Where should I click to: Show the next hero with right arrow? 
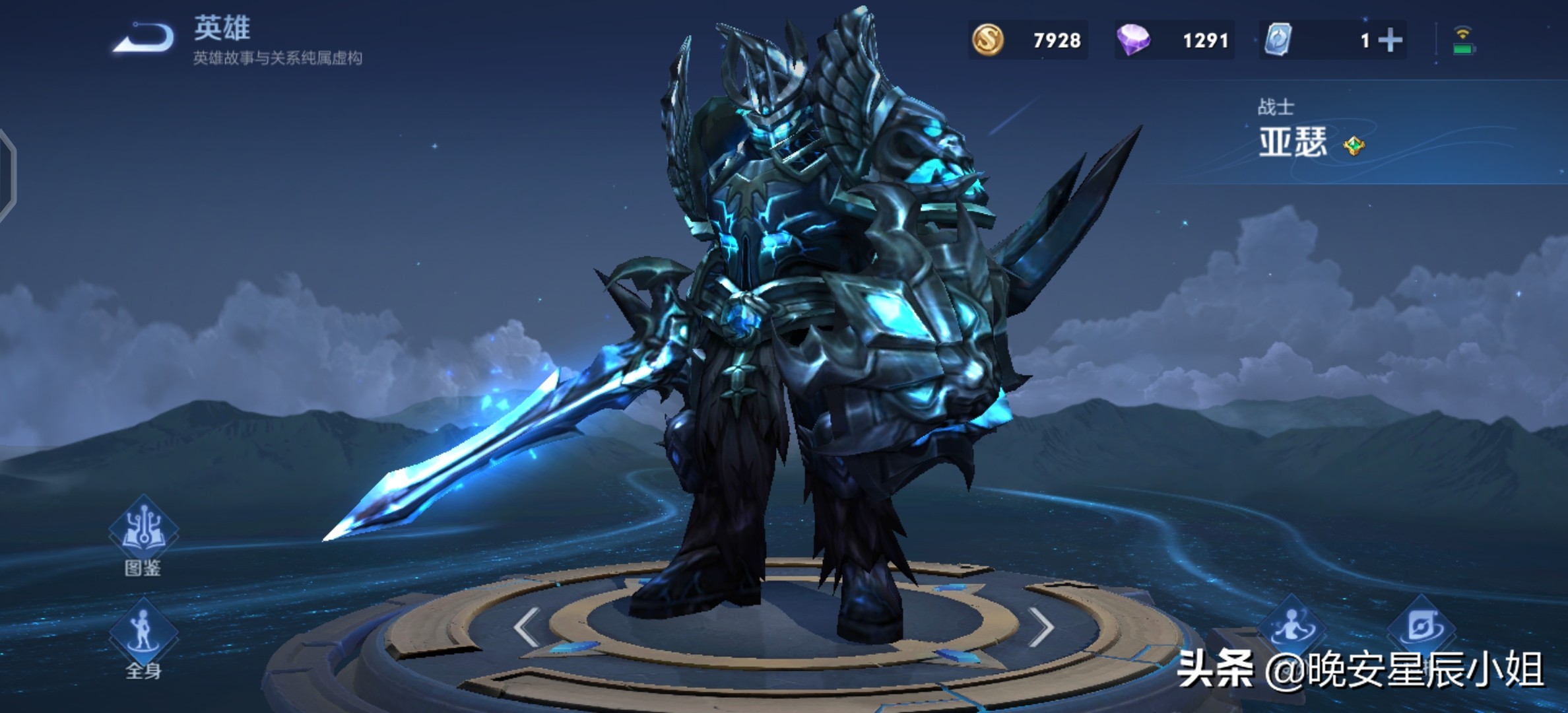[1041, 627]
